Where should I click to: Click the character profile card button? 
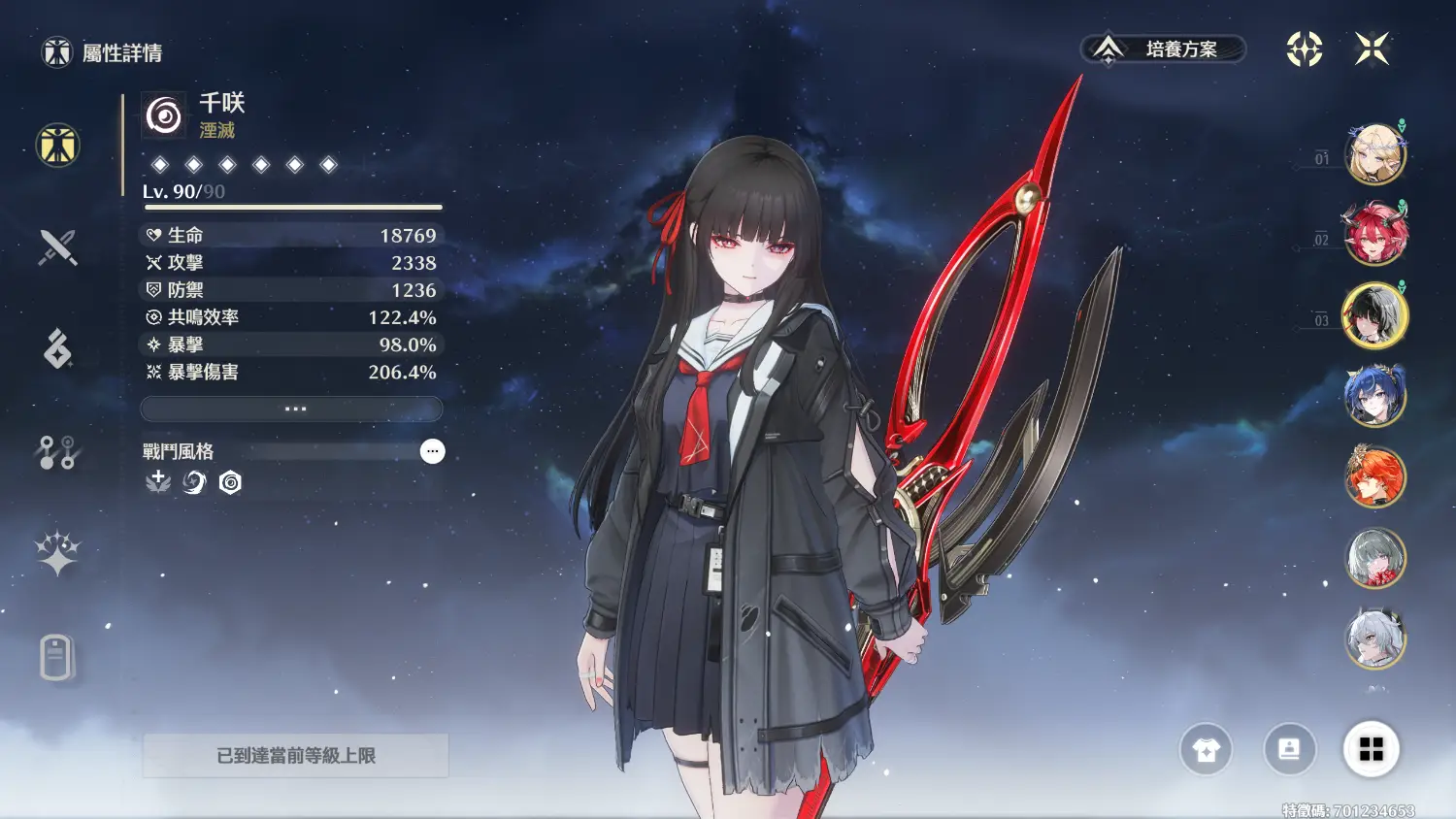pyautogui.click(x=1289, y=749)
